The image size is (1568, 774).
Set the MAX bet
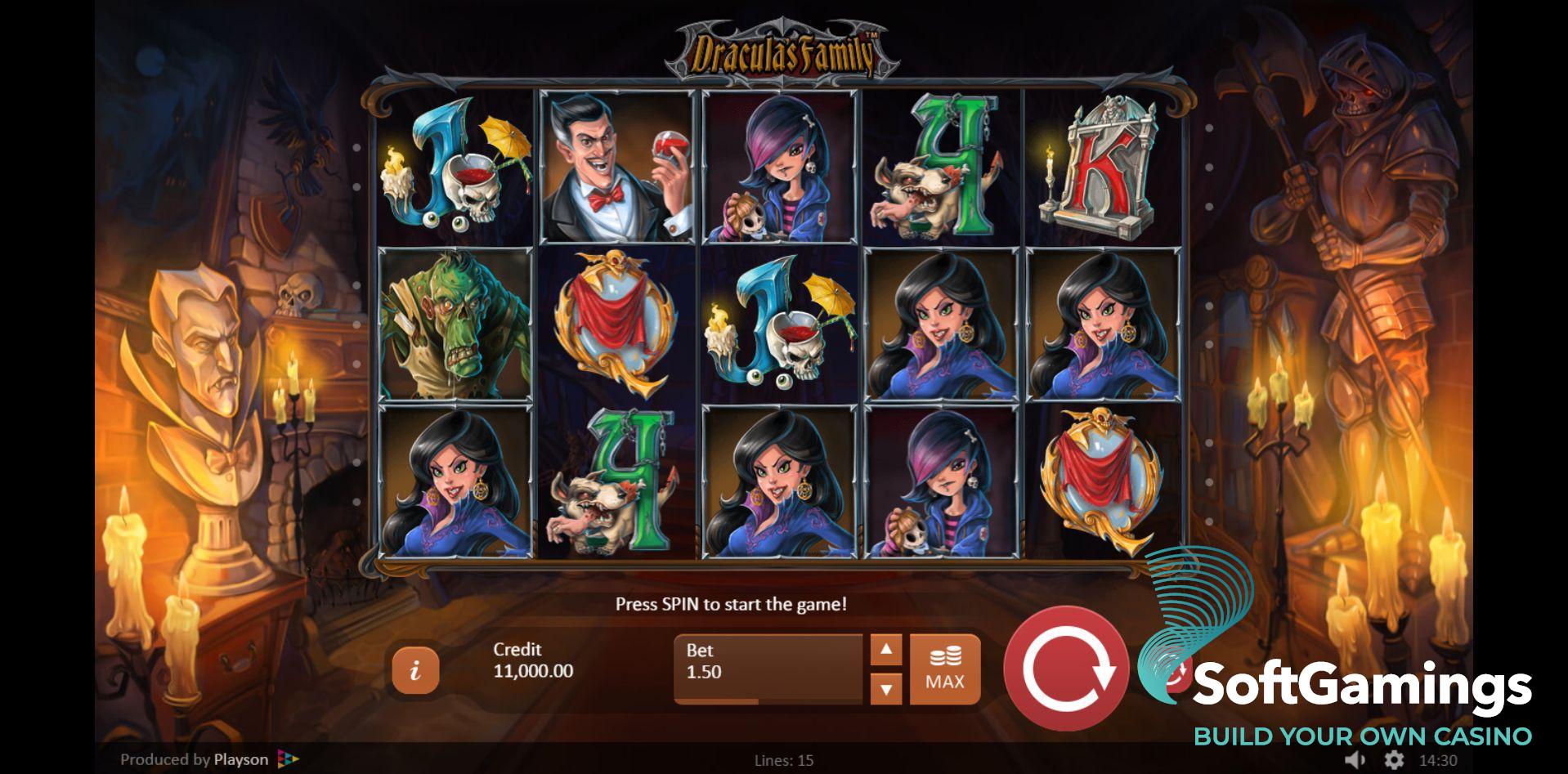coord(944,669)
